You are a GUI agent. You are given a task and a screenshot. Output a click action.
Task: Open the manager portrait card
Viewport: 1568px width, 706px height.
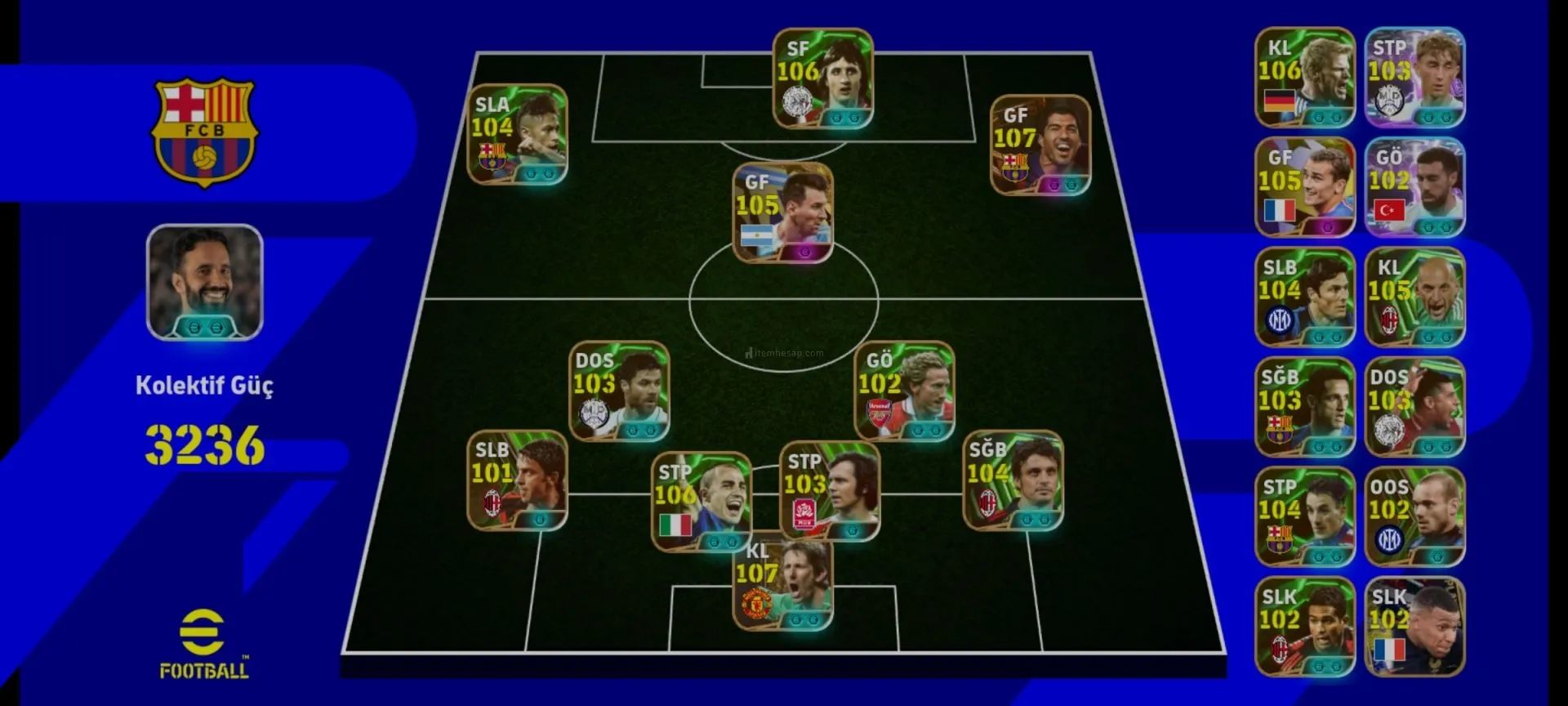(204, 283)
